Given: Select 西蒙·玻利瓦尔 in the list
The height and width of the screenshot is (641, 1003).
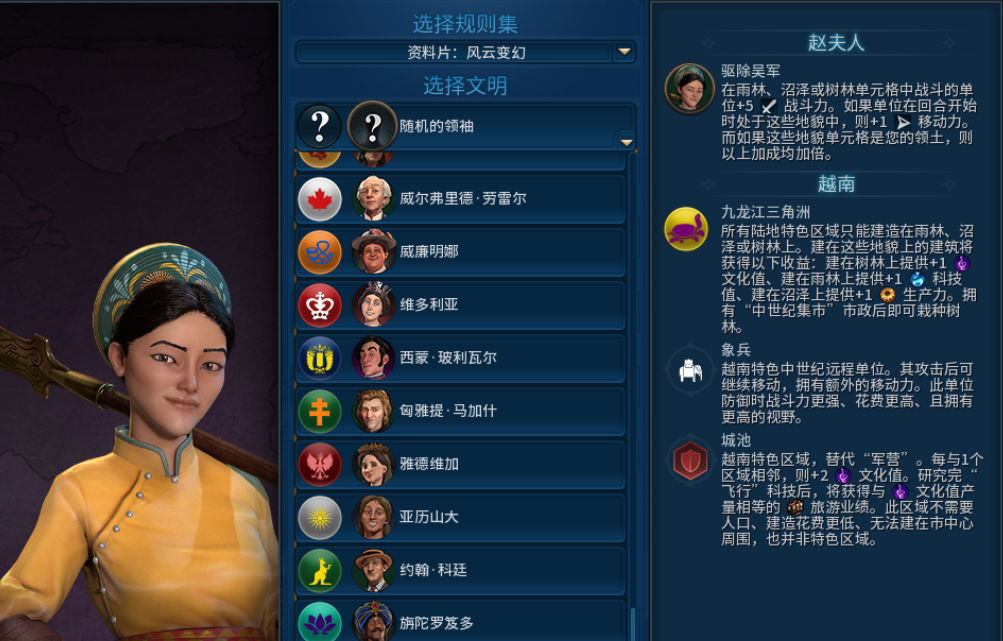Looking at the screenshot, I should (x=461, y=358).
